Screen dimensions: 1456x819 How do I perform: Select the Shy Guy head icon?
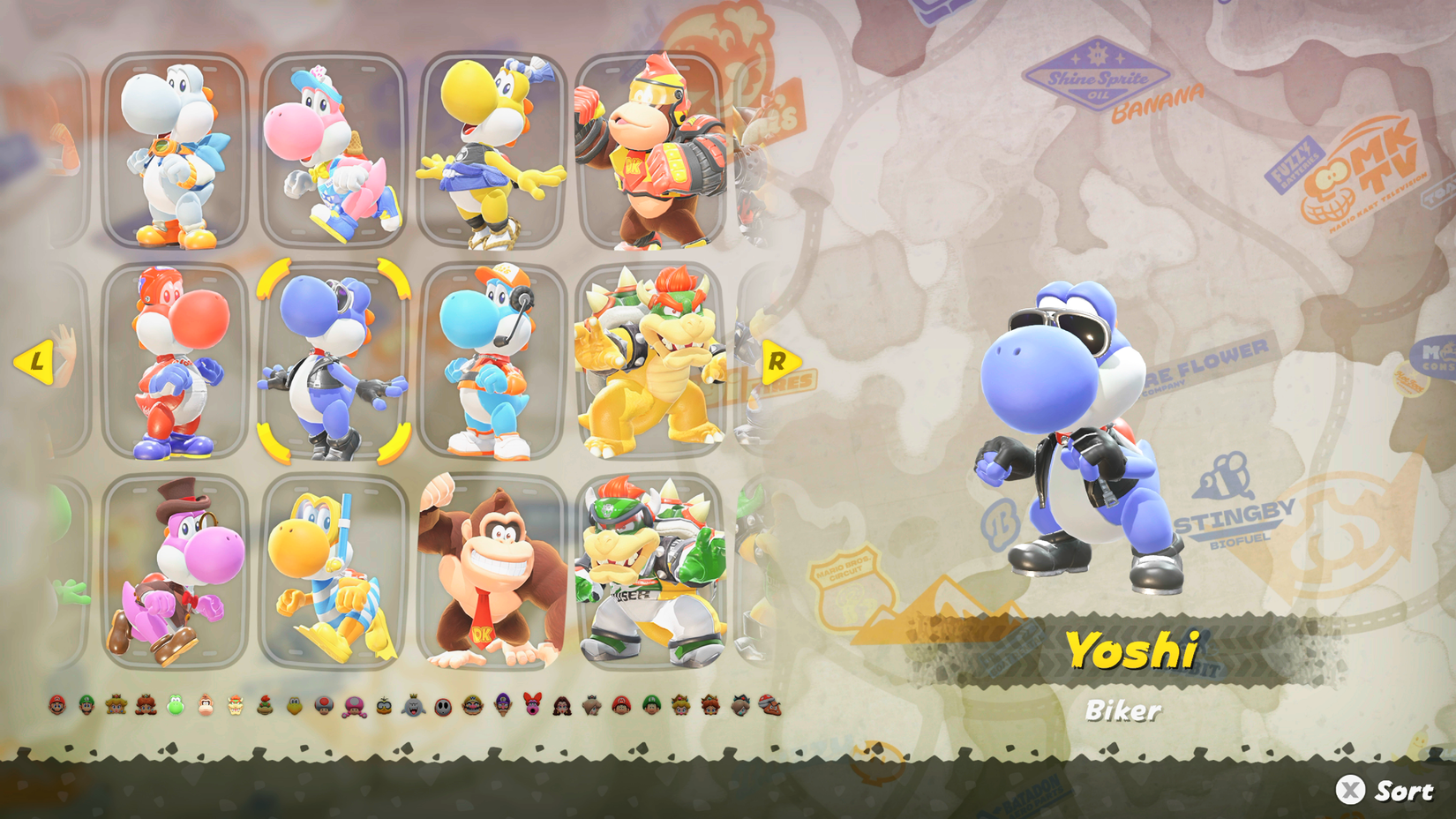coord(444,706)
